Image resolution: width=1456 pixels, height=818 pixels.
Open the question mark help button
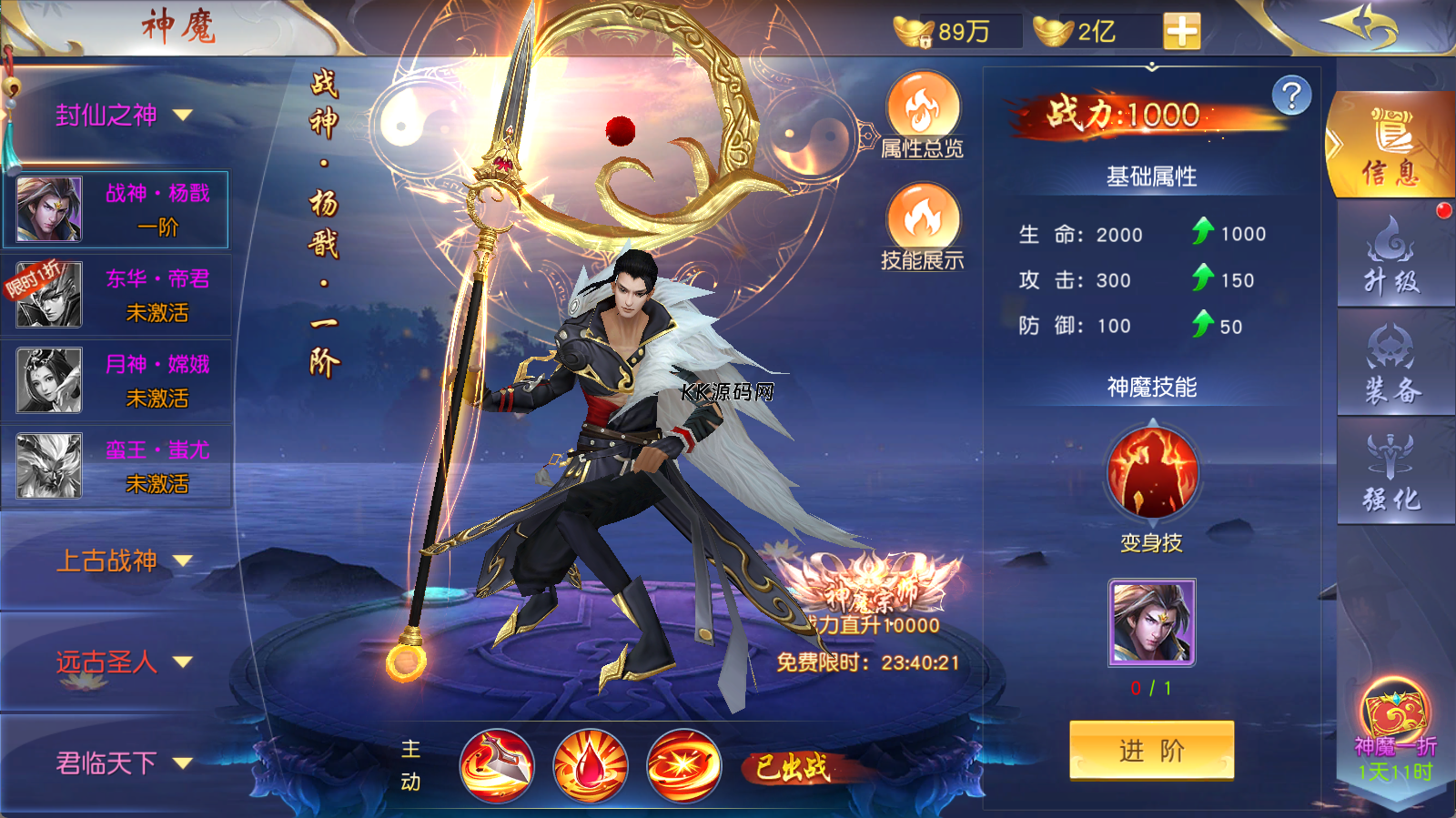click(x=1291, y=96)
